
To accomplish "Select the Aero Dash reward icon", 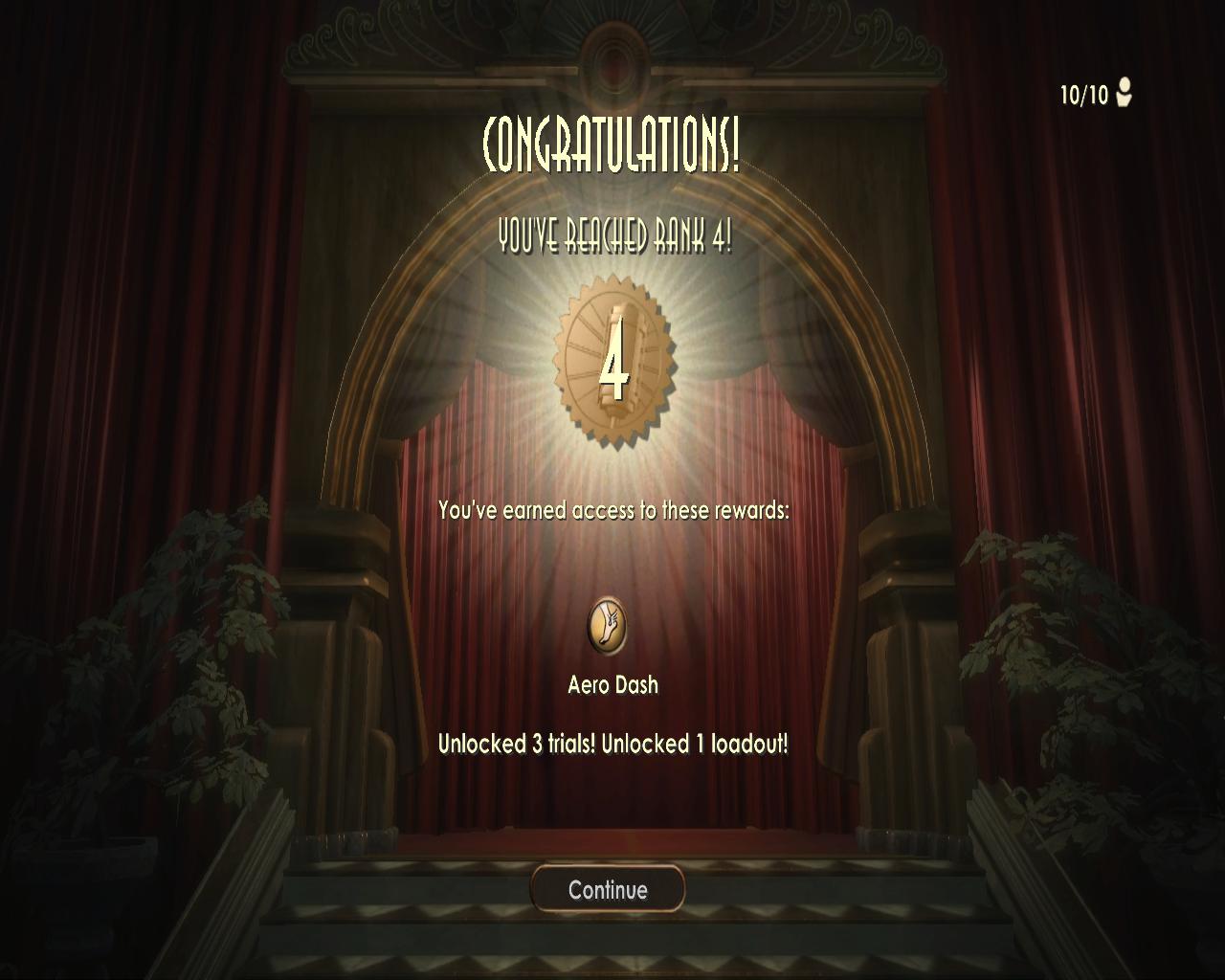I will coord(607,626).
